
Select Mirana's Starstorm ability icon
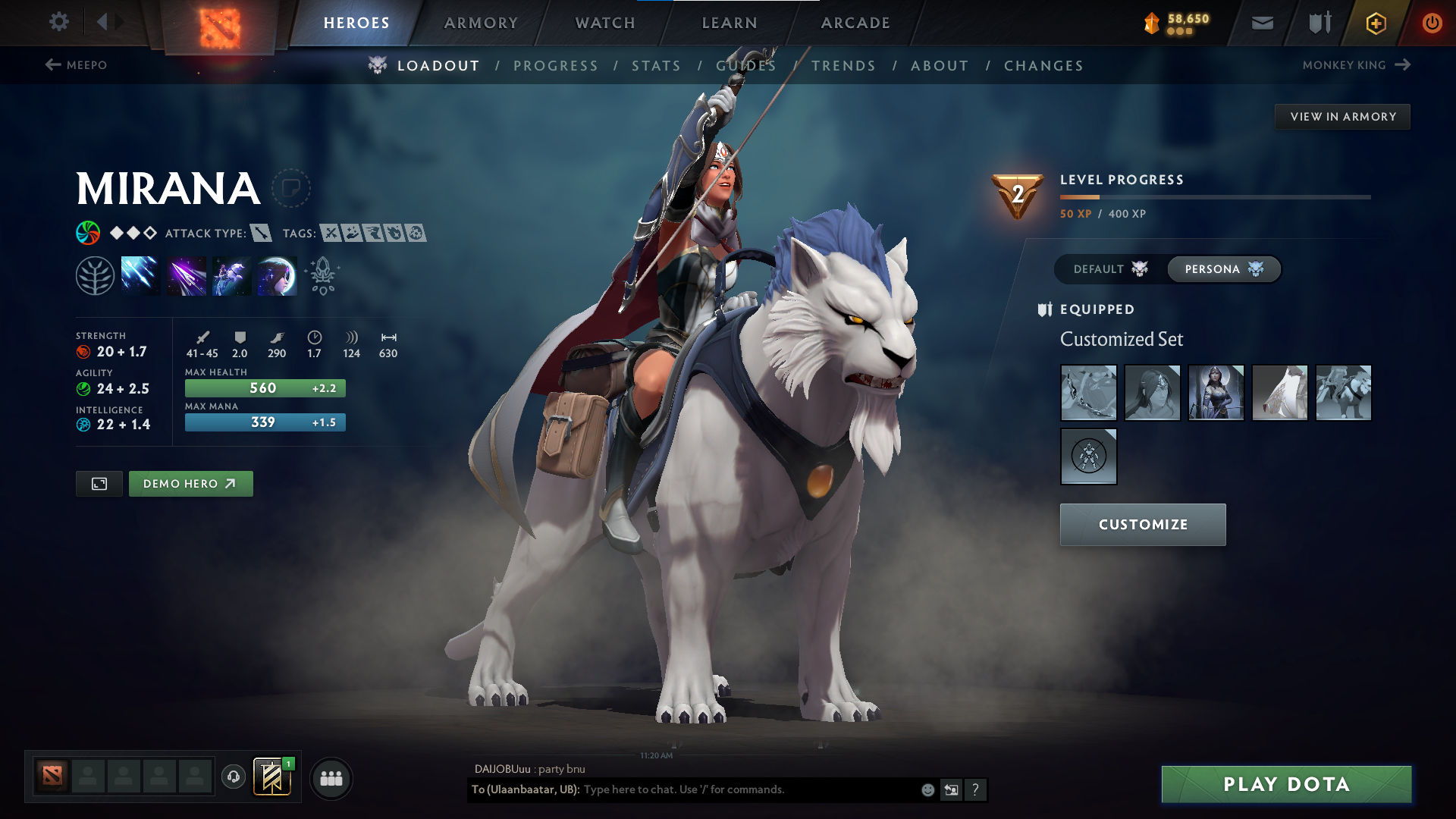[140, 275]
